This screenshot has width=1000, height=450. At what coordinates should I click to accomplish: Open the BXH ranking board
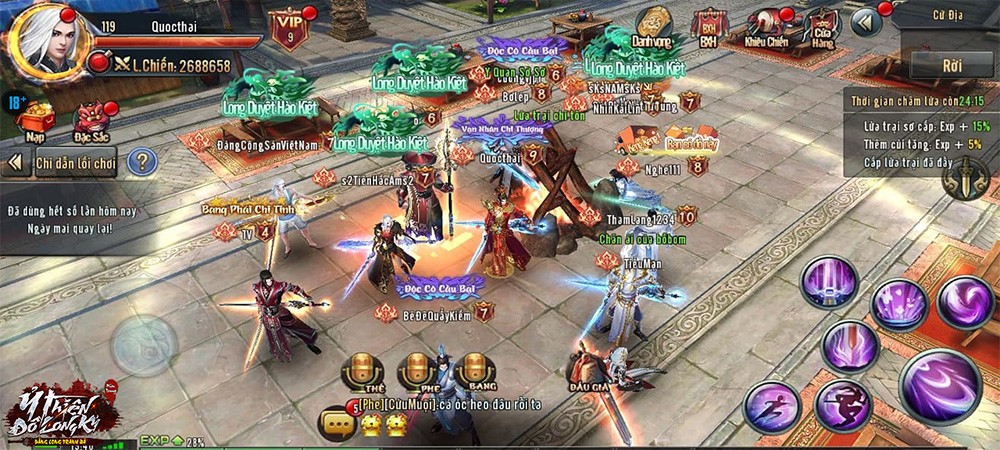click(x=708, y=28)
